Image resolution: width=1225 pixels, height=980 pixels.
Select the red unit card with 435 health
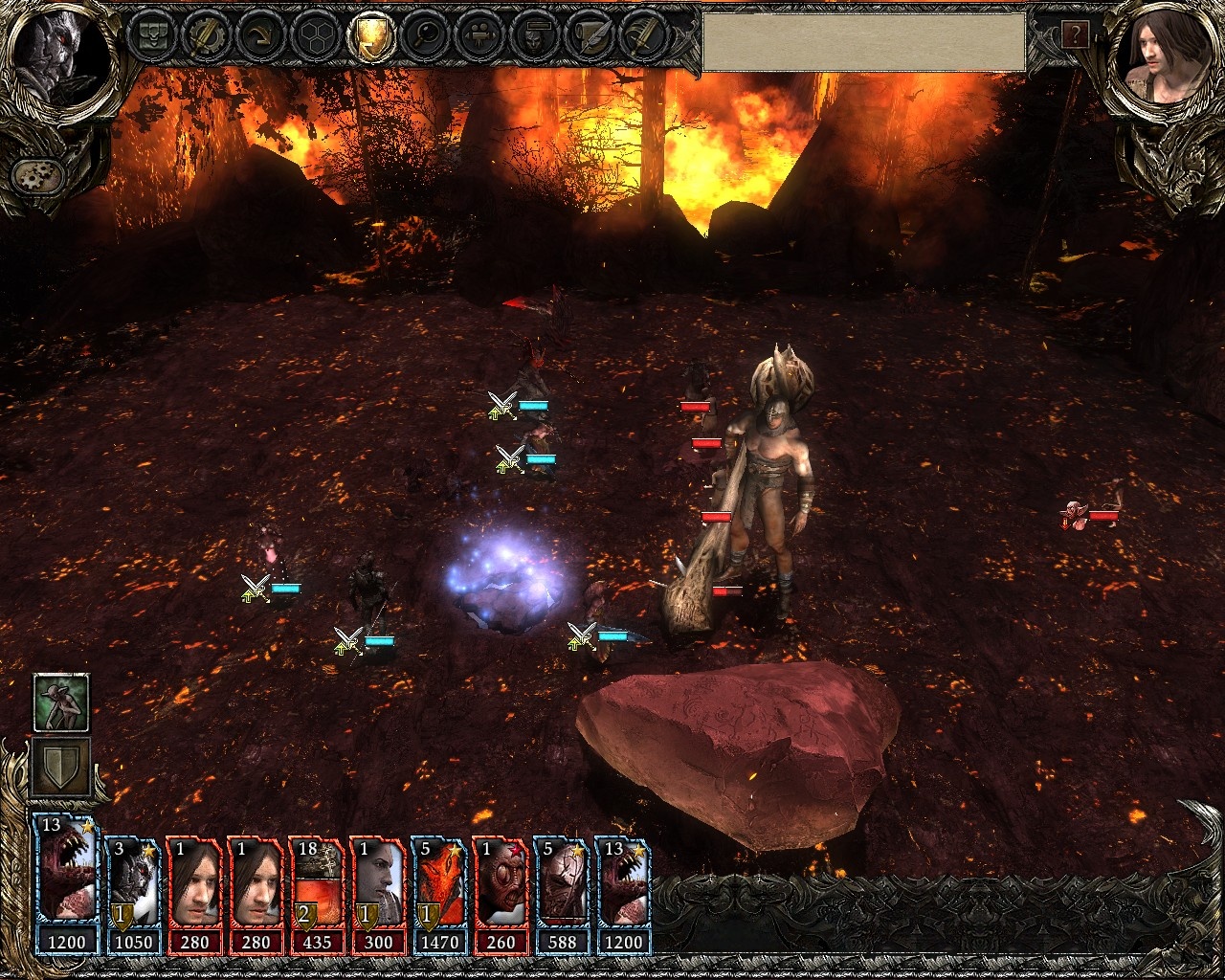pyautogui.click(x=316, y=895)
